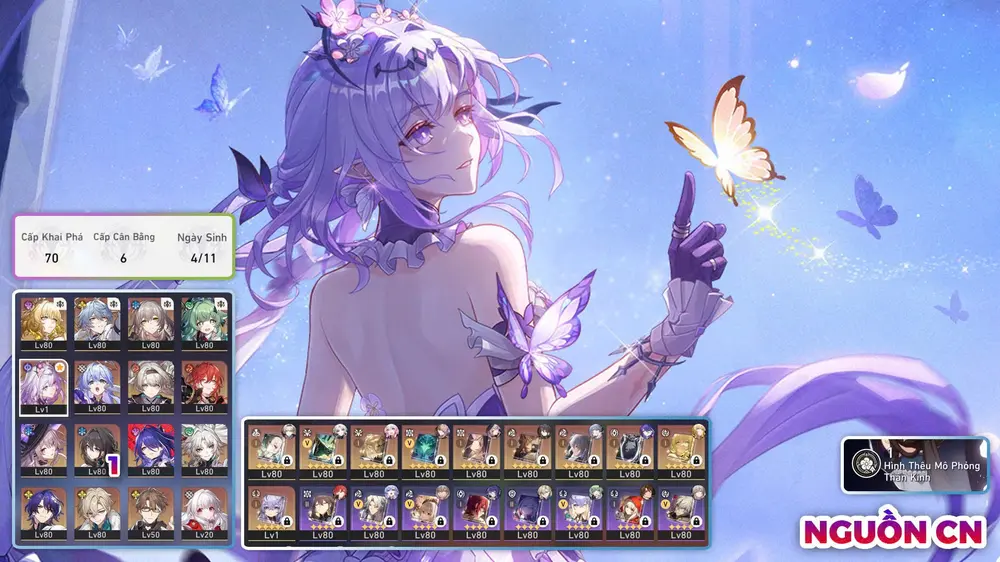Select the Lv1 light cone card

(x=271, y=509)
